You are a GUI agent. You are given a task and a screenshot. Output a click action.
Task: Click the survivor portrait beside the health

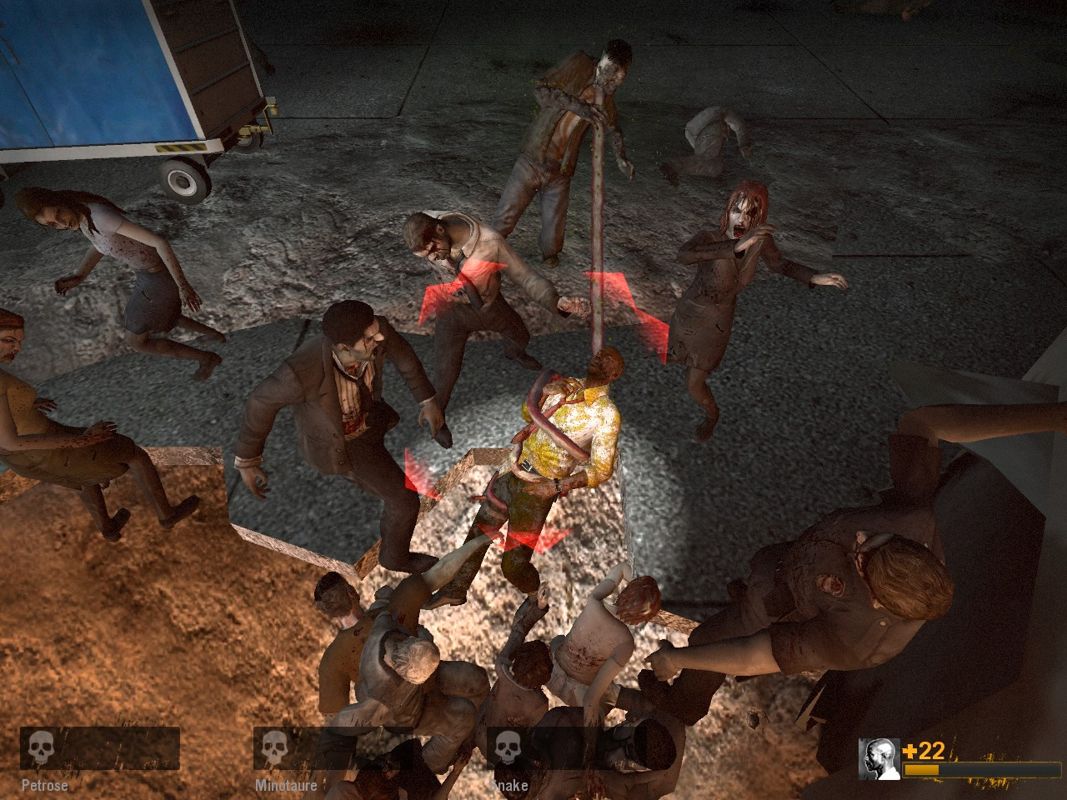(880, 759)
